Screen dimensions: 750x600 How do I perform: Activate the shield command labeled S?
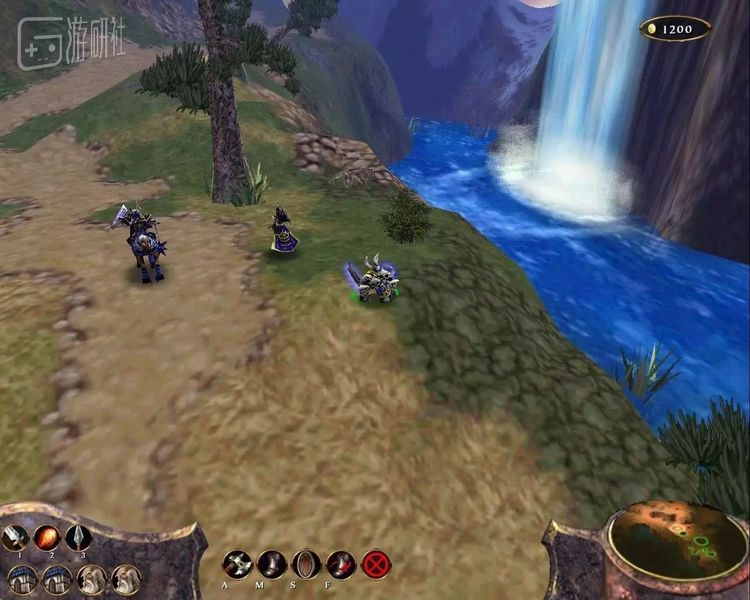pyautogui.click(x=306, y=564)
